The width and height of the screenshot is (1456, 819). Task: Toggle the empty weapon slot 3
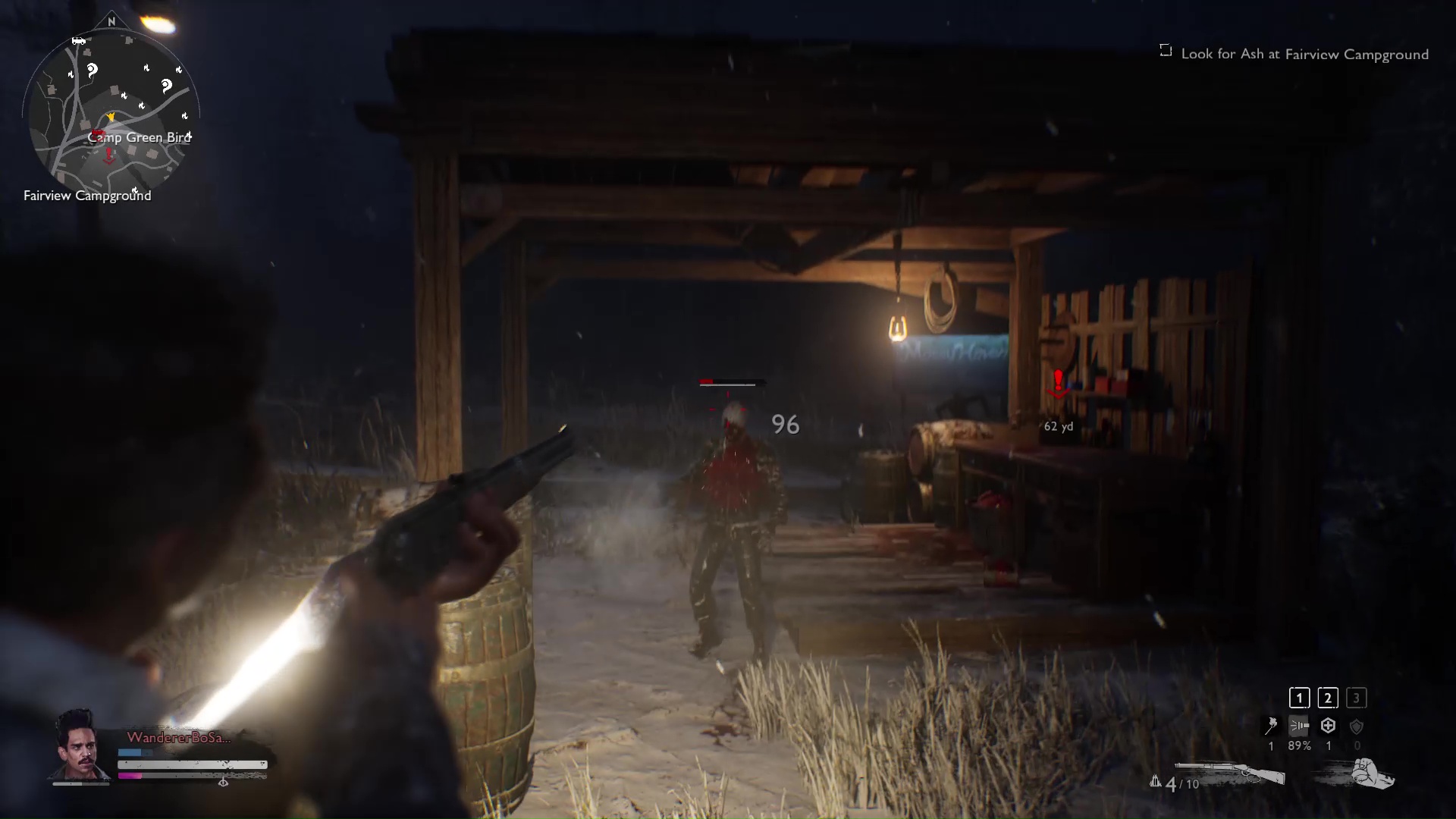(x=1355, y=697)
